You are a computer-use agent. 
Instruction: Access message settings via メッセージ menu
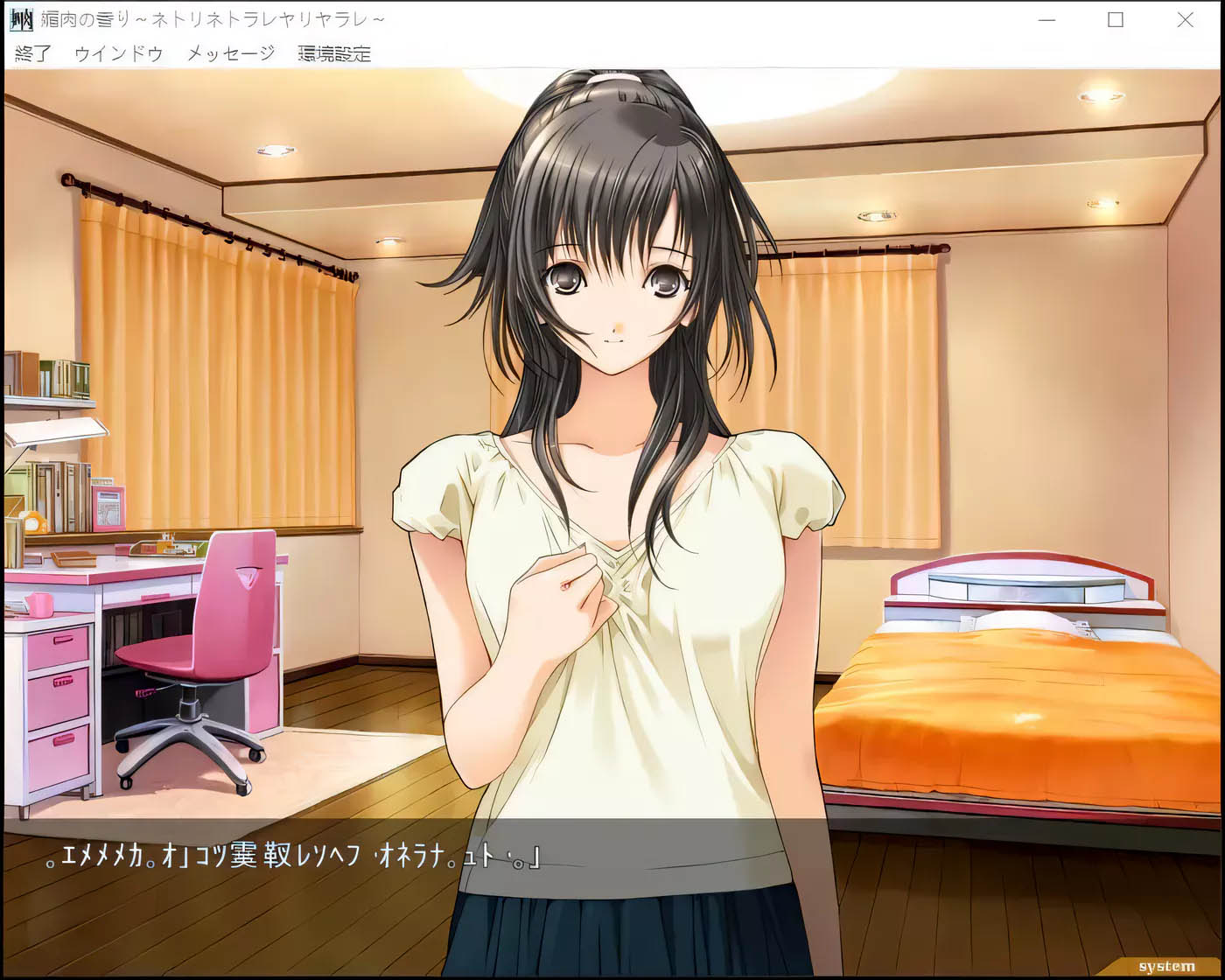(227, 52)
